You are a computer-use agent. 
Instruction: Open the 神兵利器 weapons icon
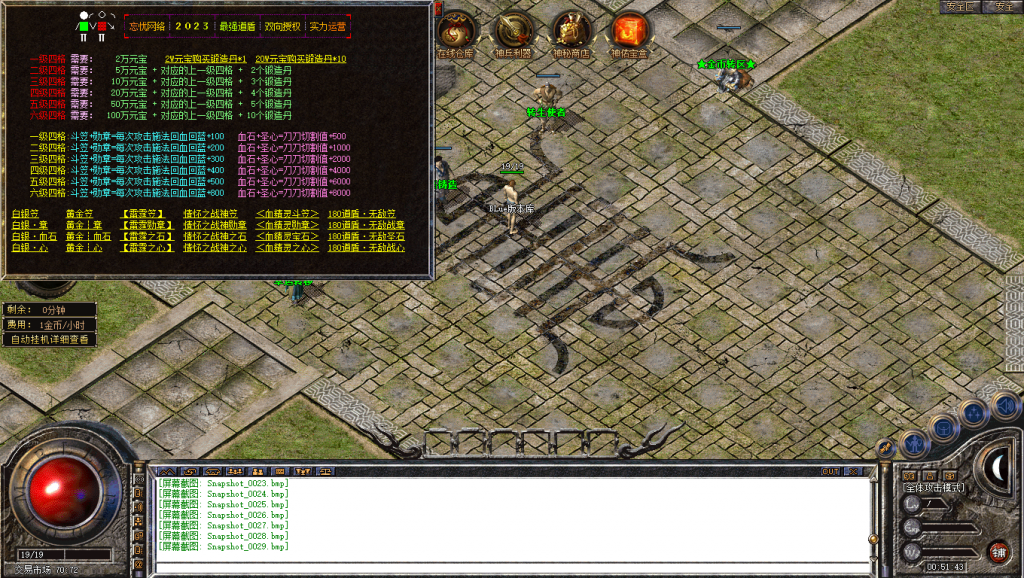513,33
